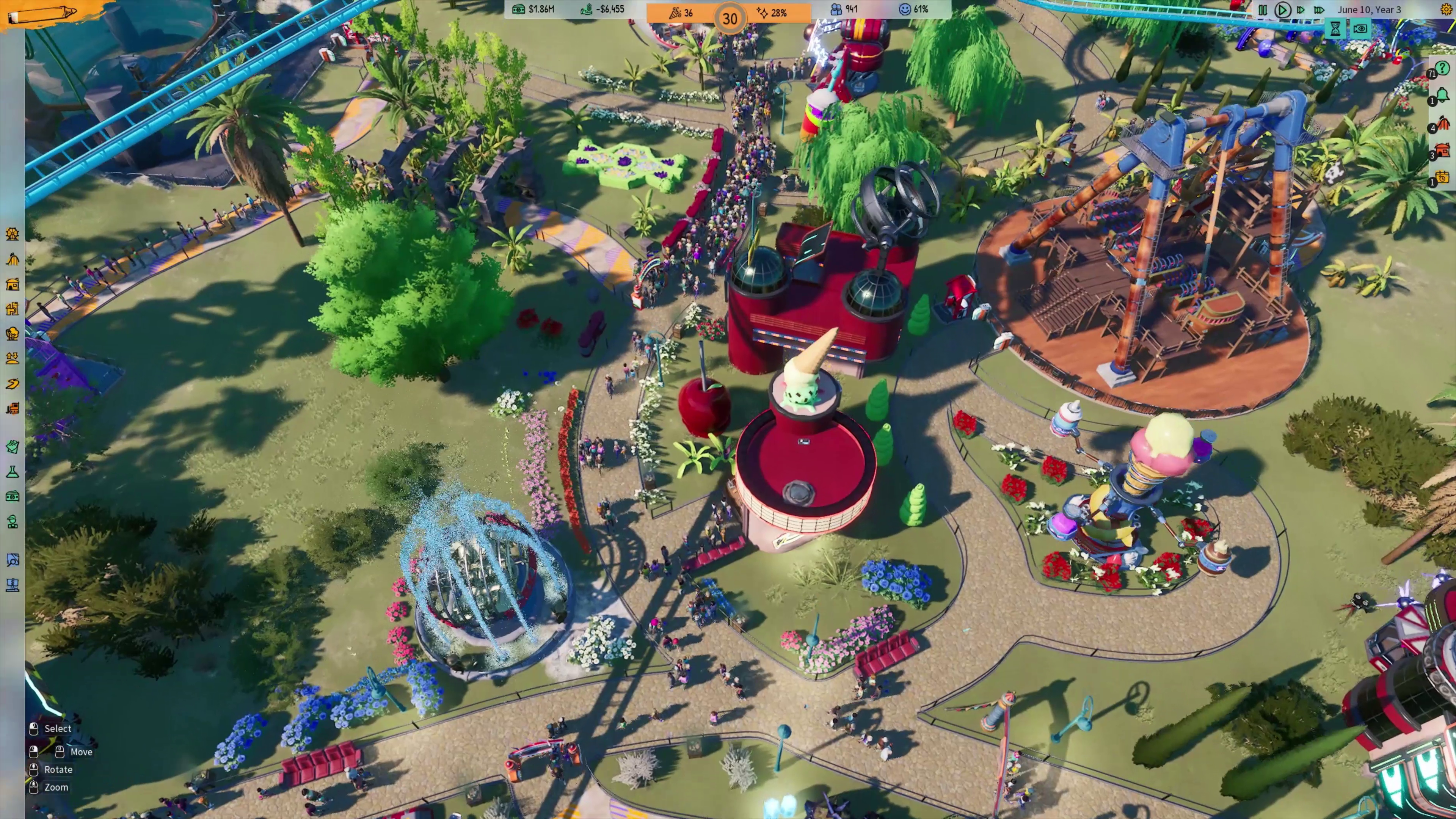Open the tree scenery menu
1456x819 pixels.
pos(13,334)
